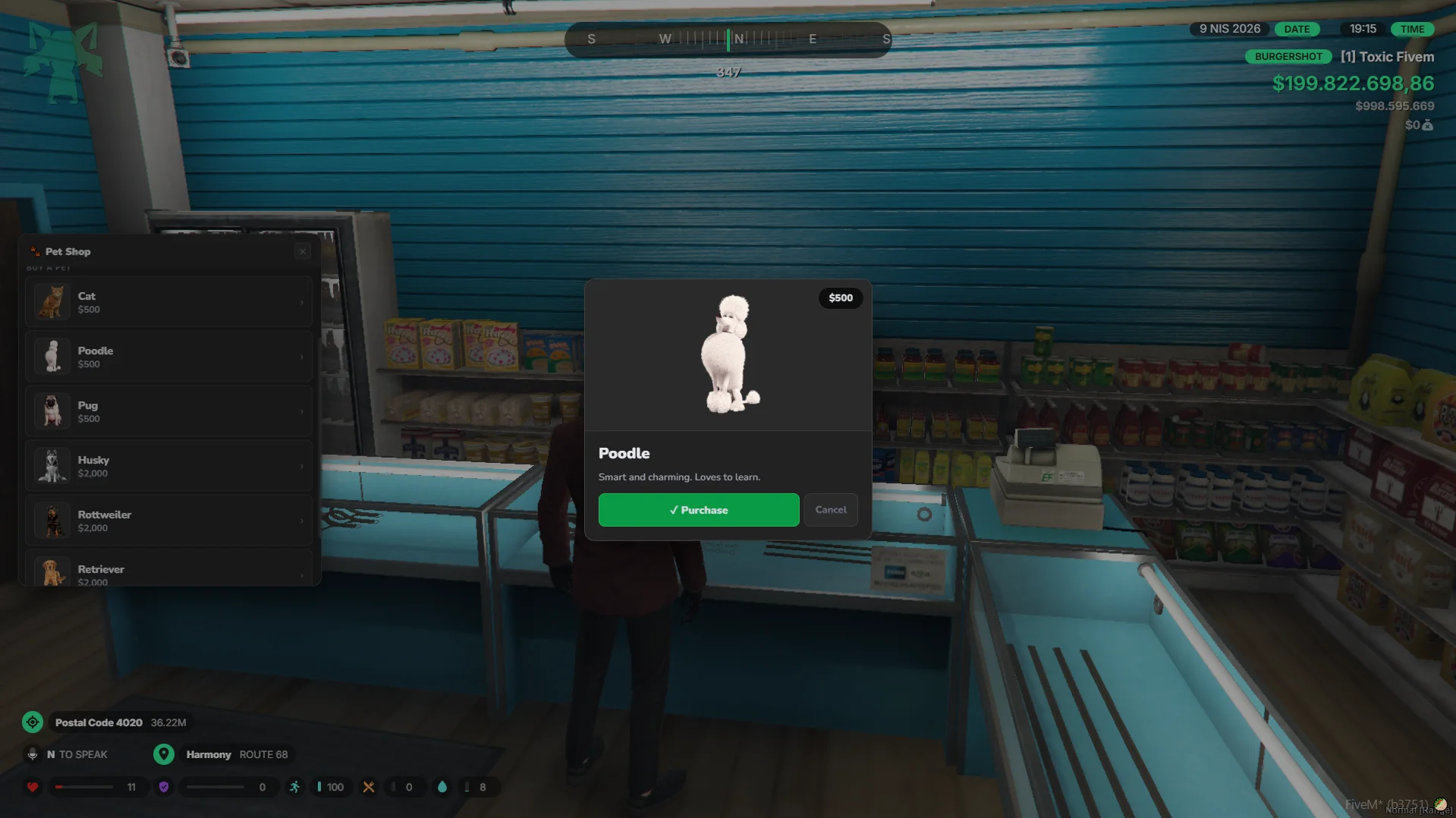Choose the Rottweiler pet entry
Viewport: 1456px width, 818px height.
click(x=169, y=521)
